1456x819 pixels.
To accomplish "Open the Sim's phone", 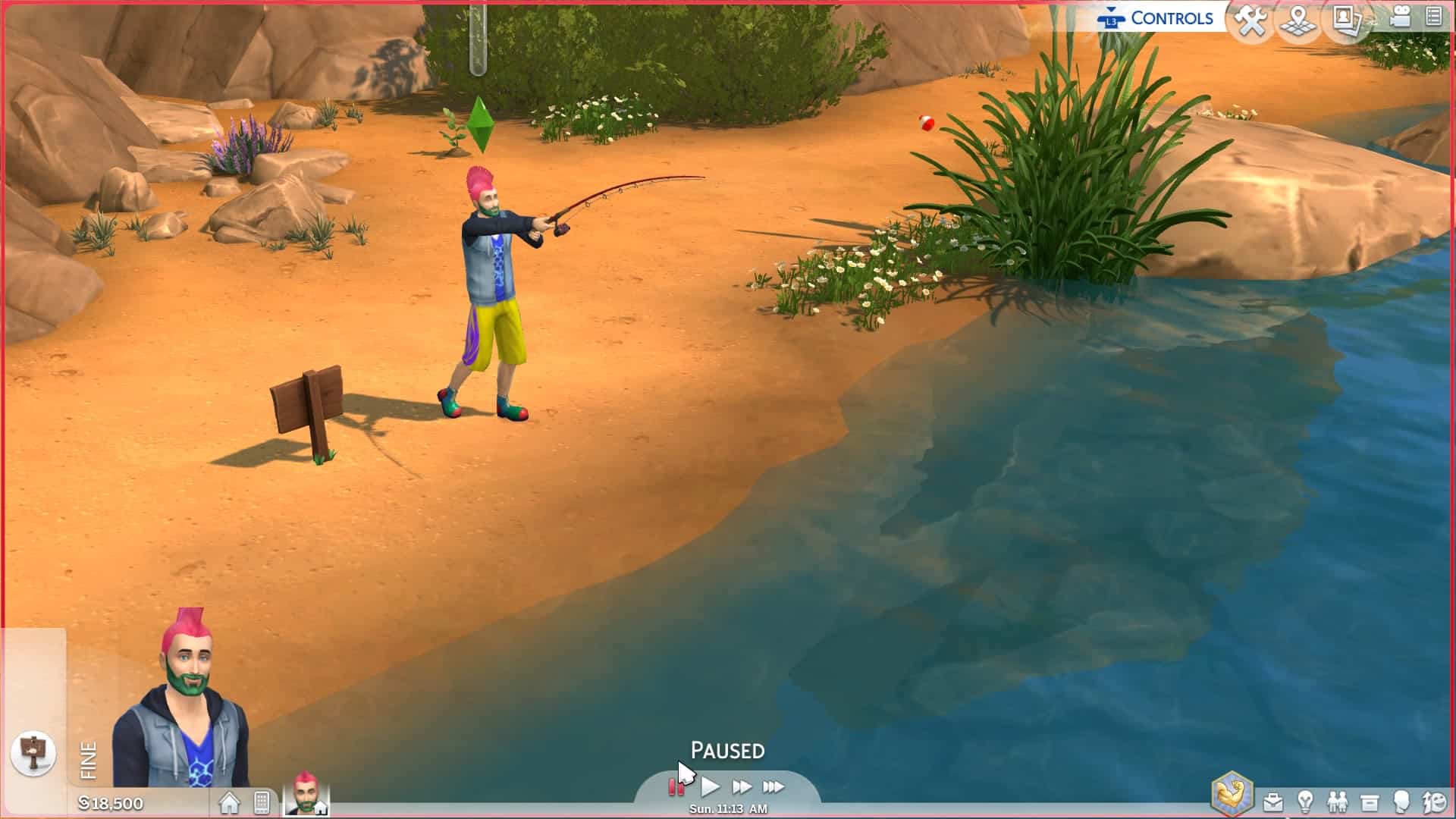I will pyautogui.click(x=262, y=802).
